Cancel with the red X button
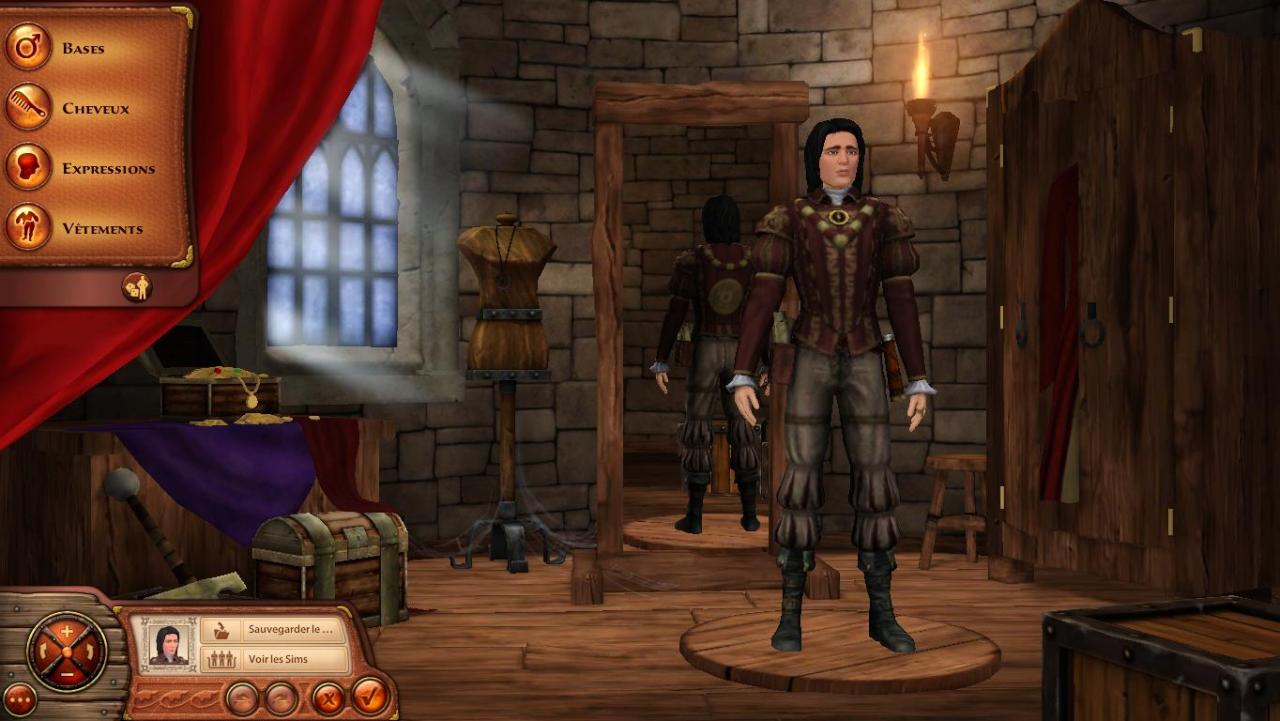Viewport: 1280px width, 721px height. (x=327, y=697)
